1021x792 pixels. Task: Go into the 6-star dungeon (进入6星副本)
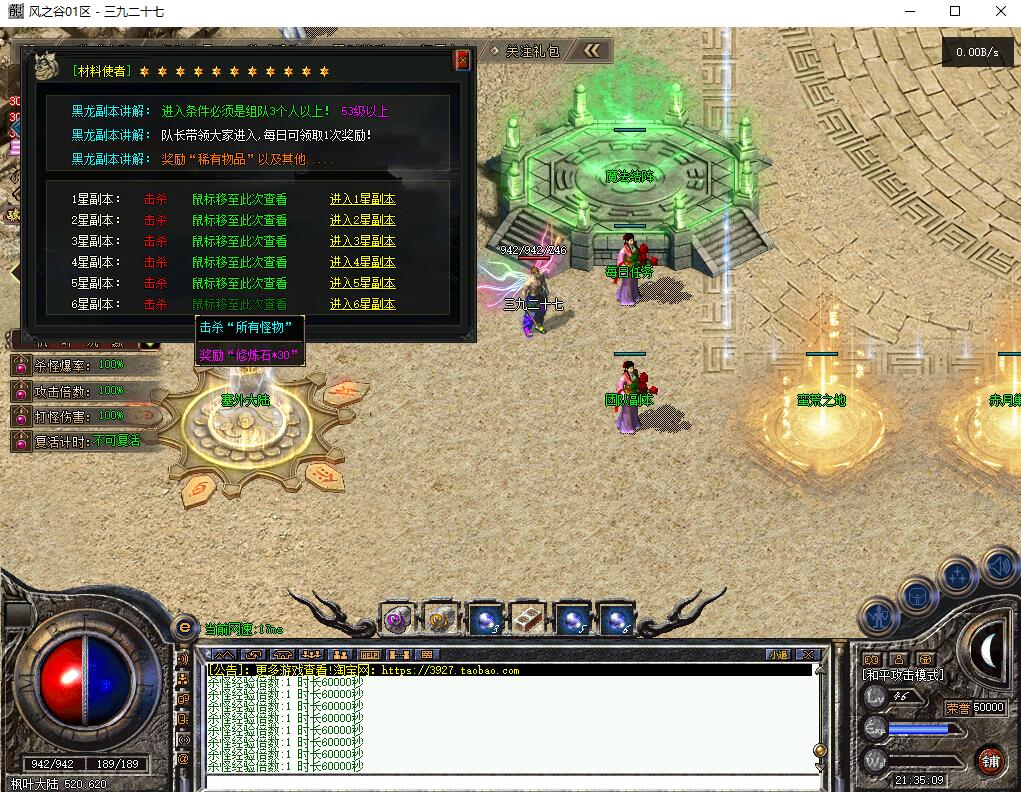coord(362,304)
